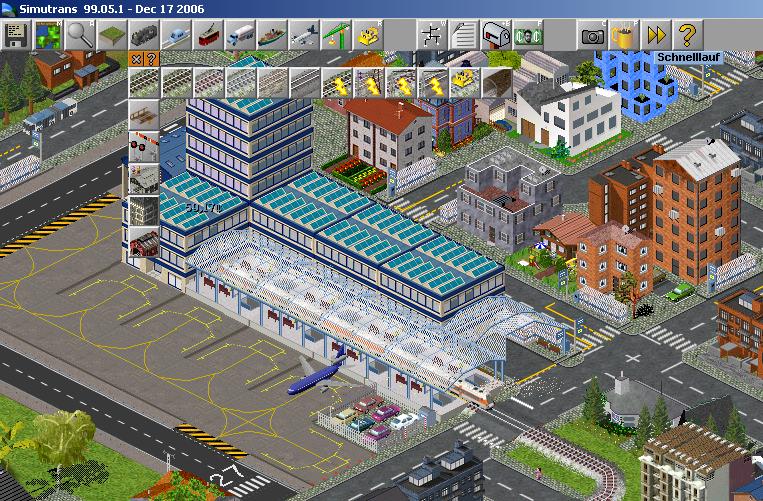
Task: Toggle fast forward (Schnelllauf) mode
Action: click(x=657, y=34)
